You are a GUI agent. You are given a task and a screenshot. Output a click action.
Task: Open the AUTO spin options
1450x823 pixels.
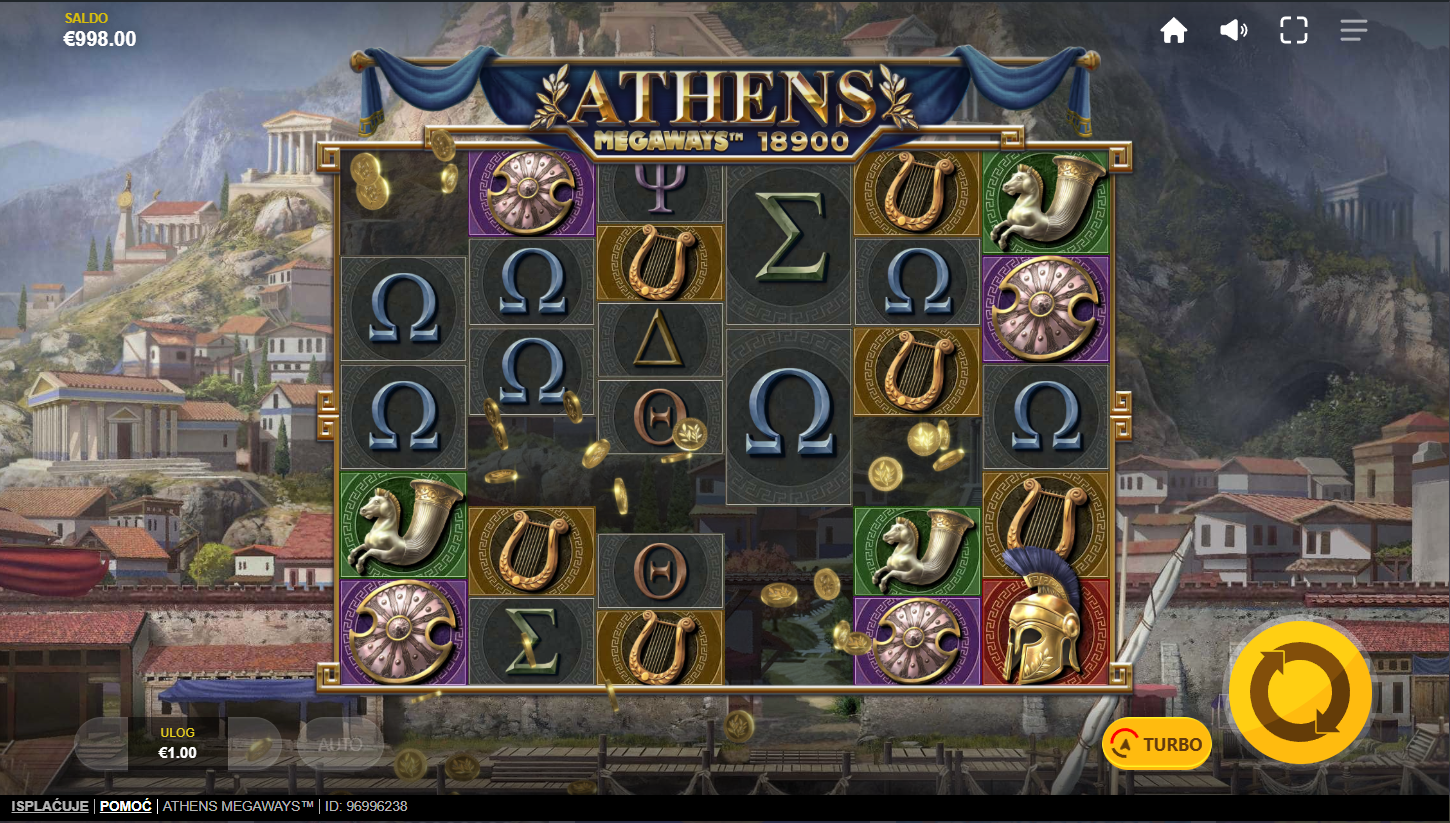click(340, 744)
